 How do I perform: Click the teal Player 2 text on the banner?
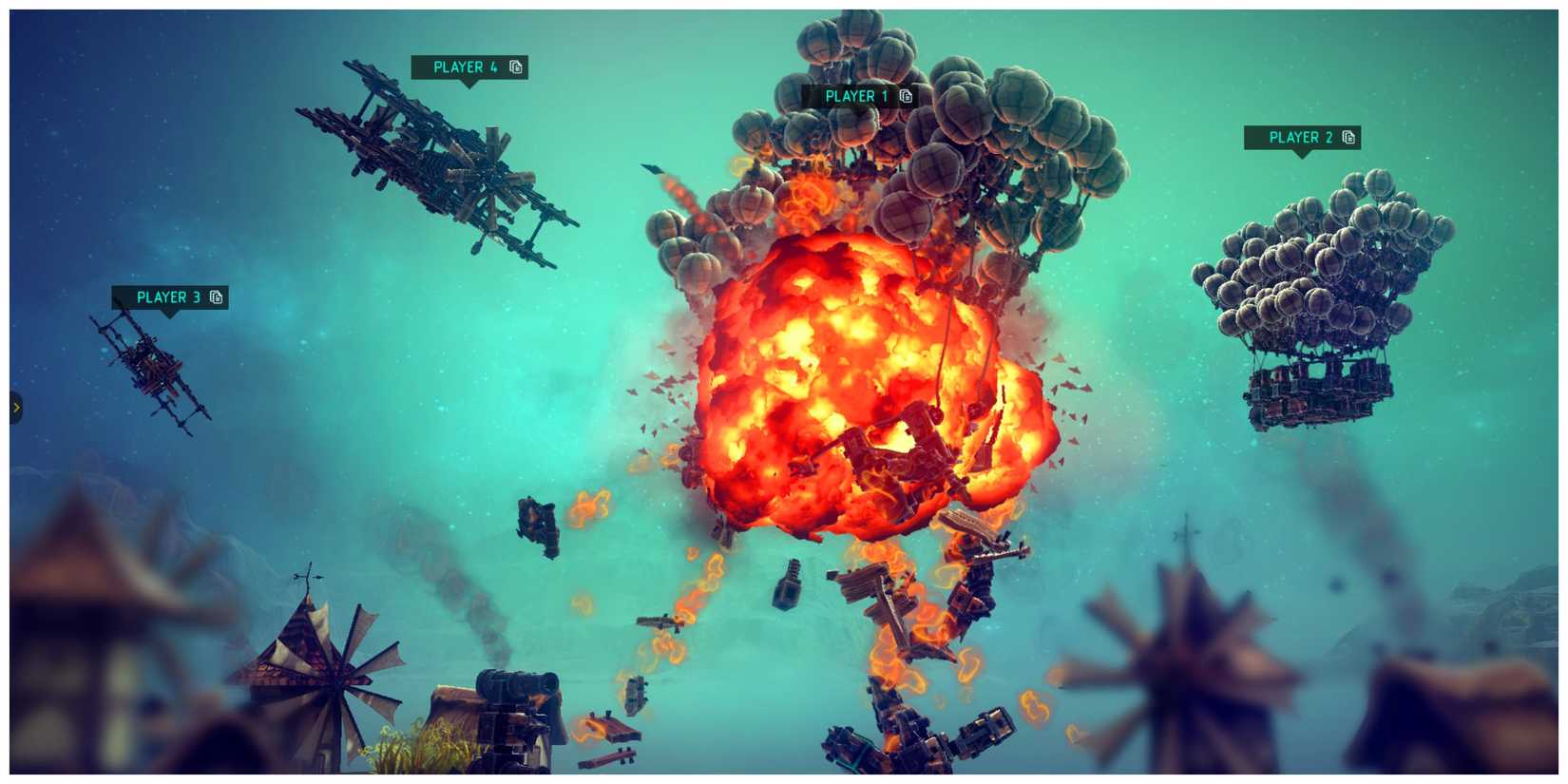click(1300, 138)
